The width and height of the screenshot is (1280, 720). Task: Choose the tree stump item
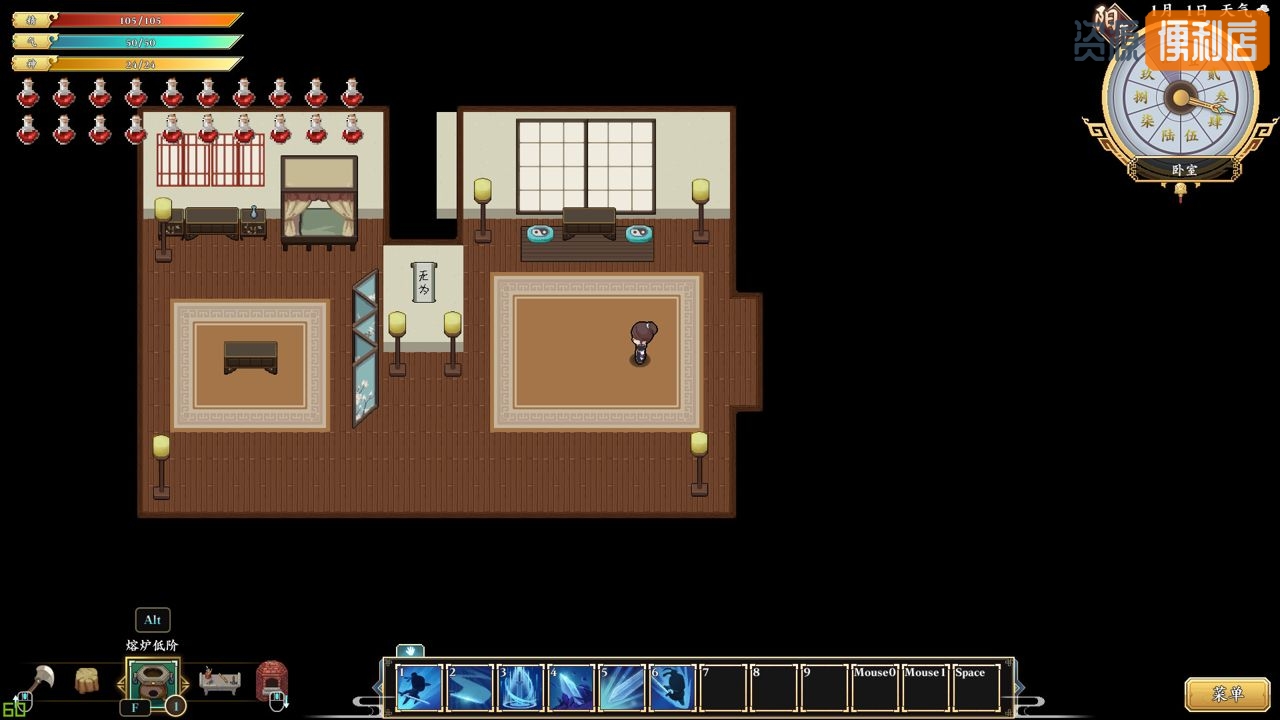click(87, 681)
